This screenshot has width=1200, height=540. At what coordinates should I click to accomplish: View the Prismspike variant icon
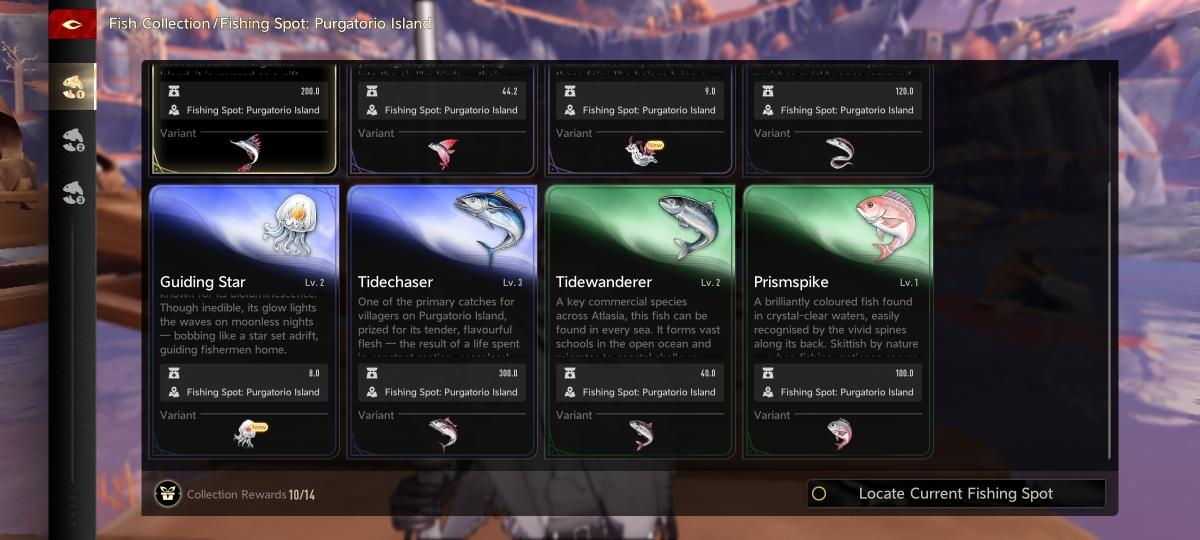839,433
